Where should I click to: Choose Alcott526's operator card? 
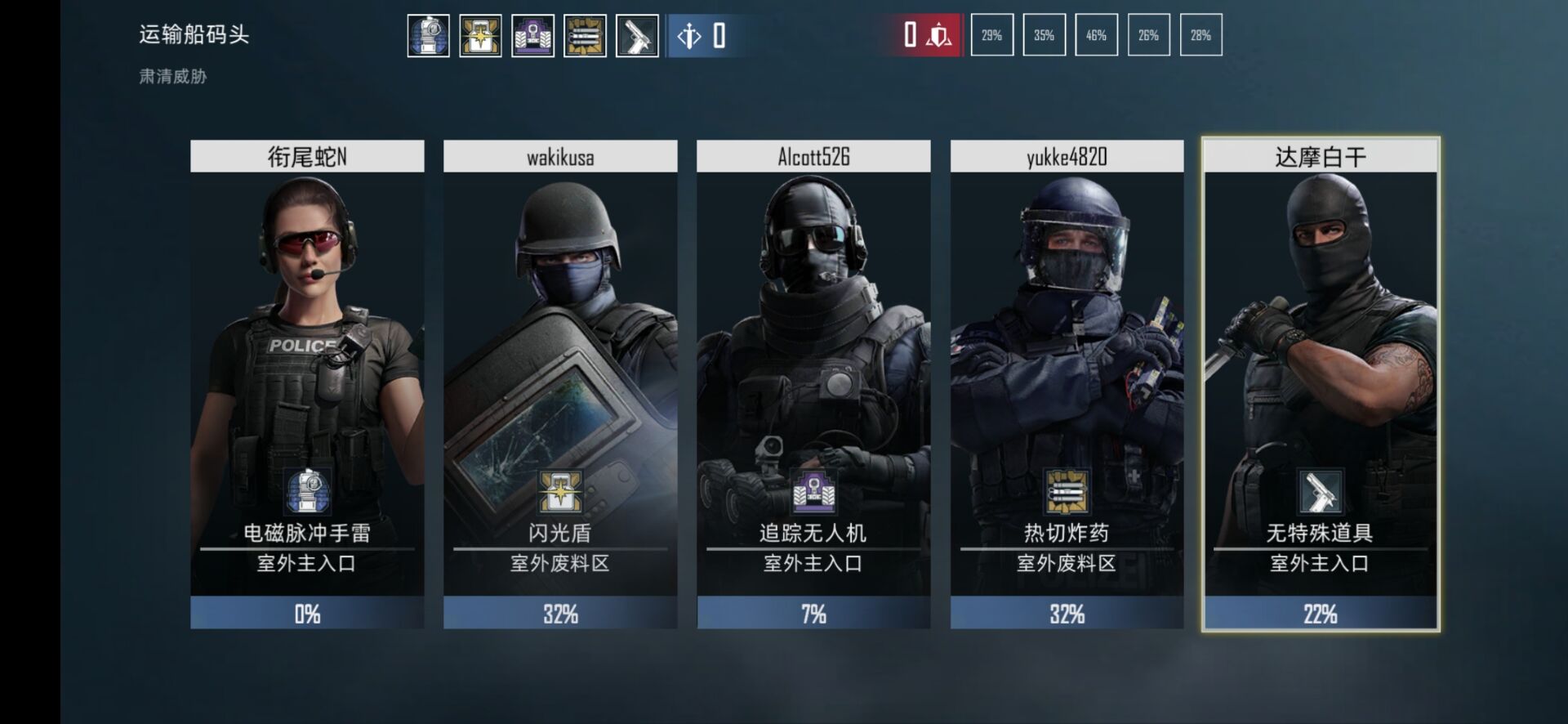click(x=813, y=384)
